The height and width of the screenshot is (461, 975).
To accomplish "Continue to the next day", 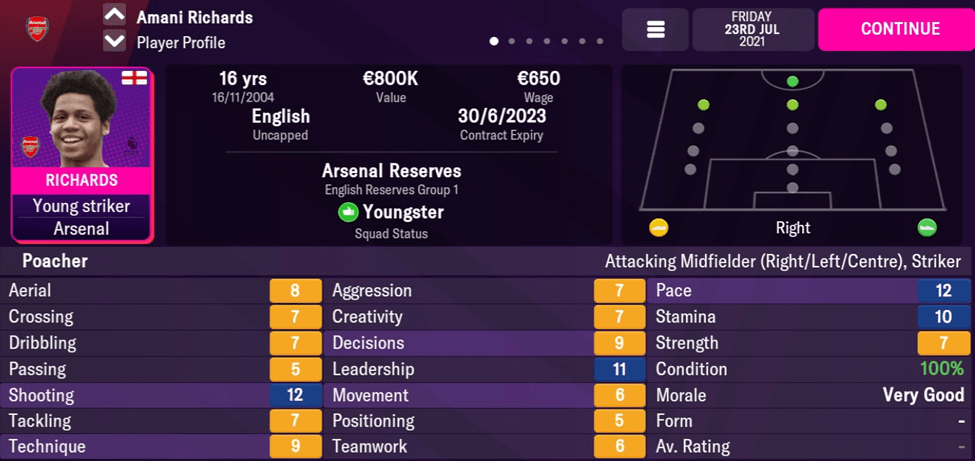I will (x=895, y=29).
